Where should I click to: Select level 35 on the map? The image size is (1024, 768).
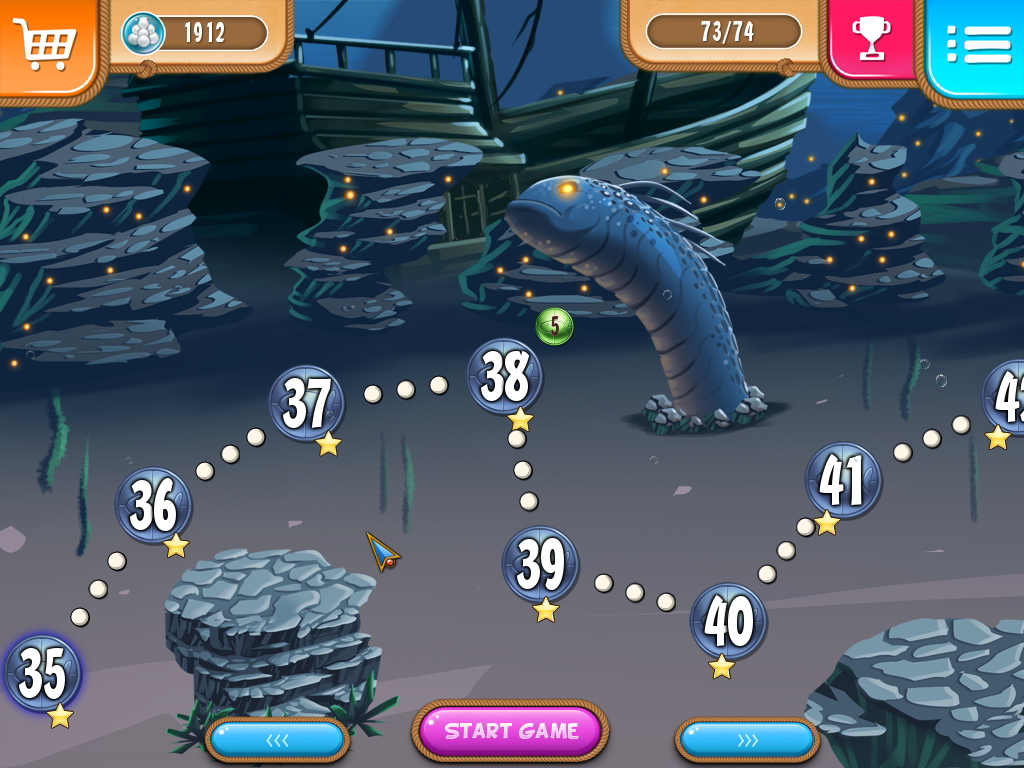43,673
